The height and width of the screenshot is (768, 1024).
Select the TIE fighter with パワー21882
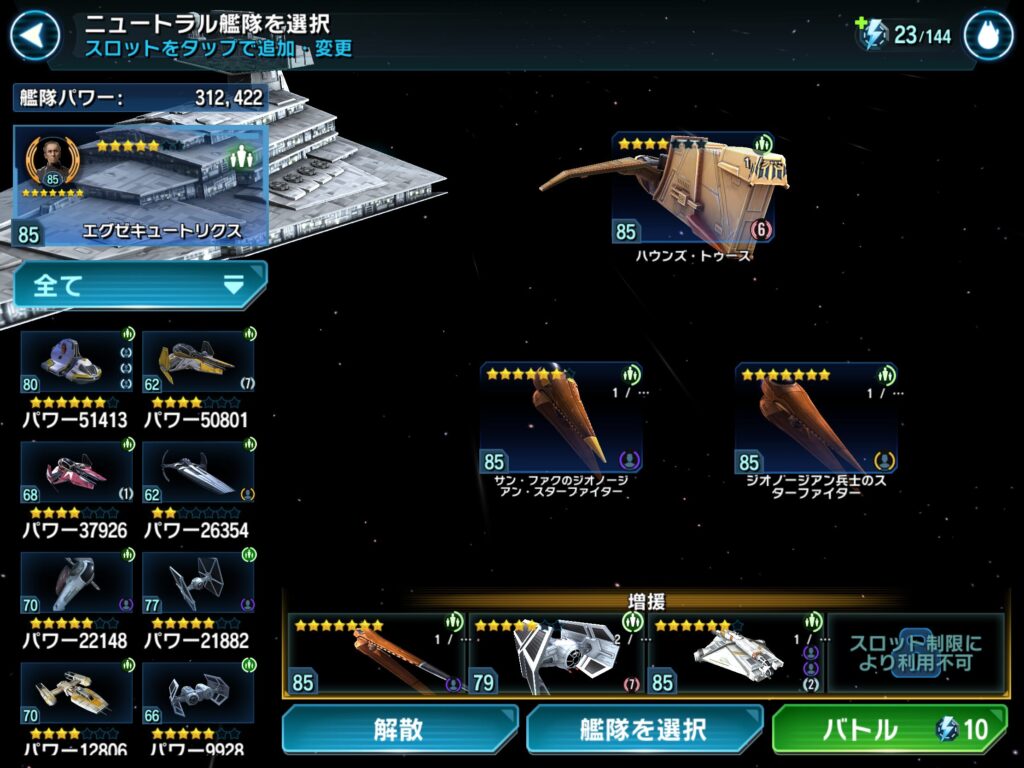[198, 583]
